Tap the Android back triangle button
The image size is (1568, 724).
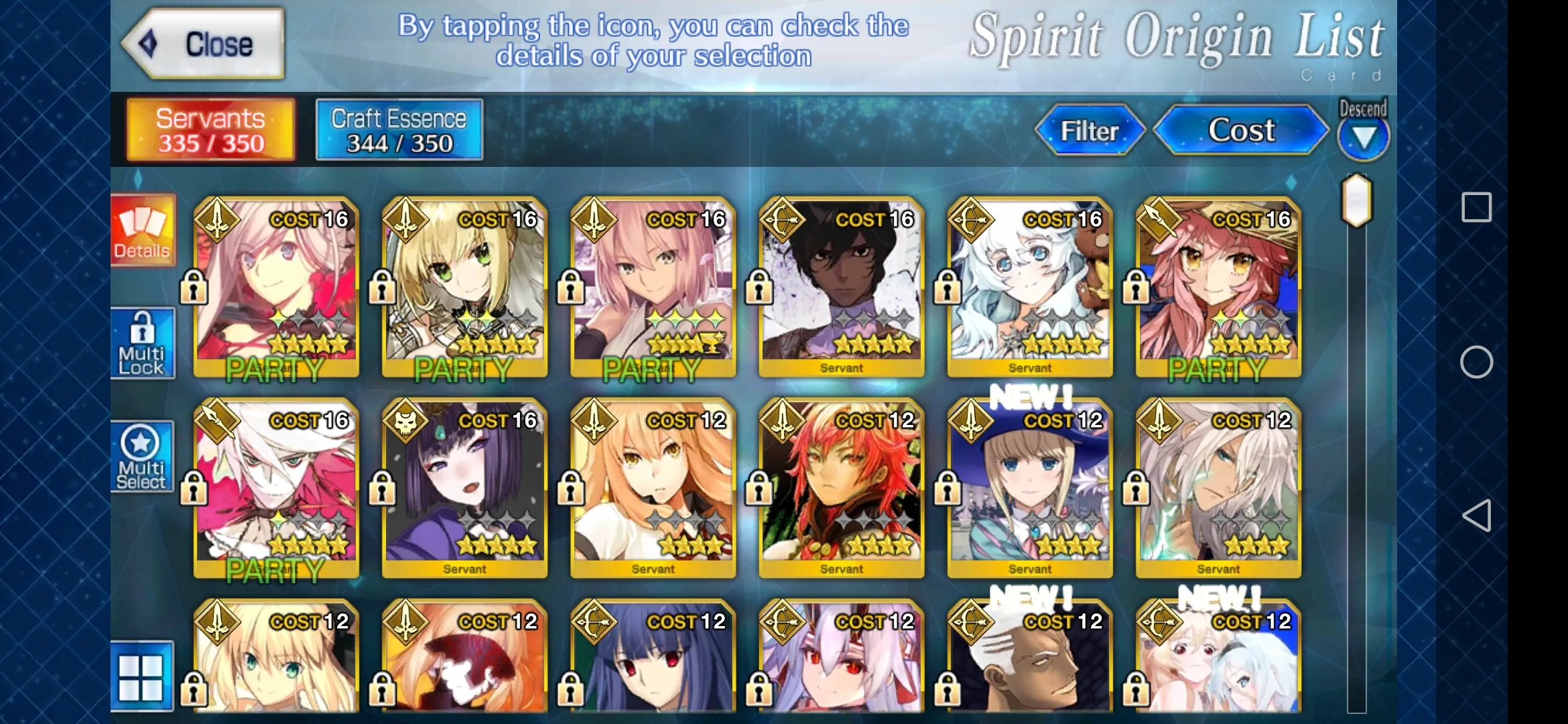click(1476, 516)
